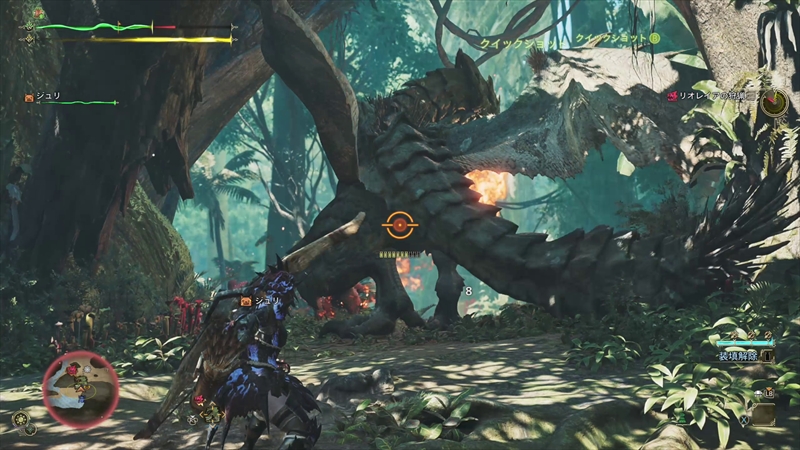800x450 pixels.
Task: Open the circular minimap
Action: tap(80, 390)
